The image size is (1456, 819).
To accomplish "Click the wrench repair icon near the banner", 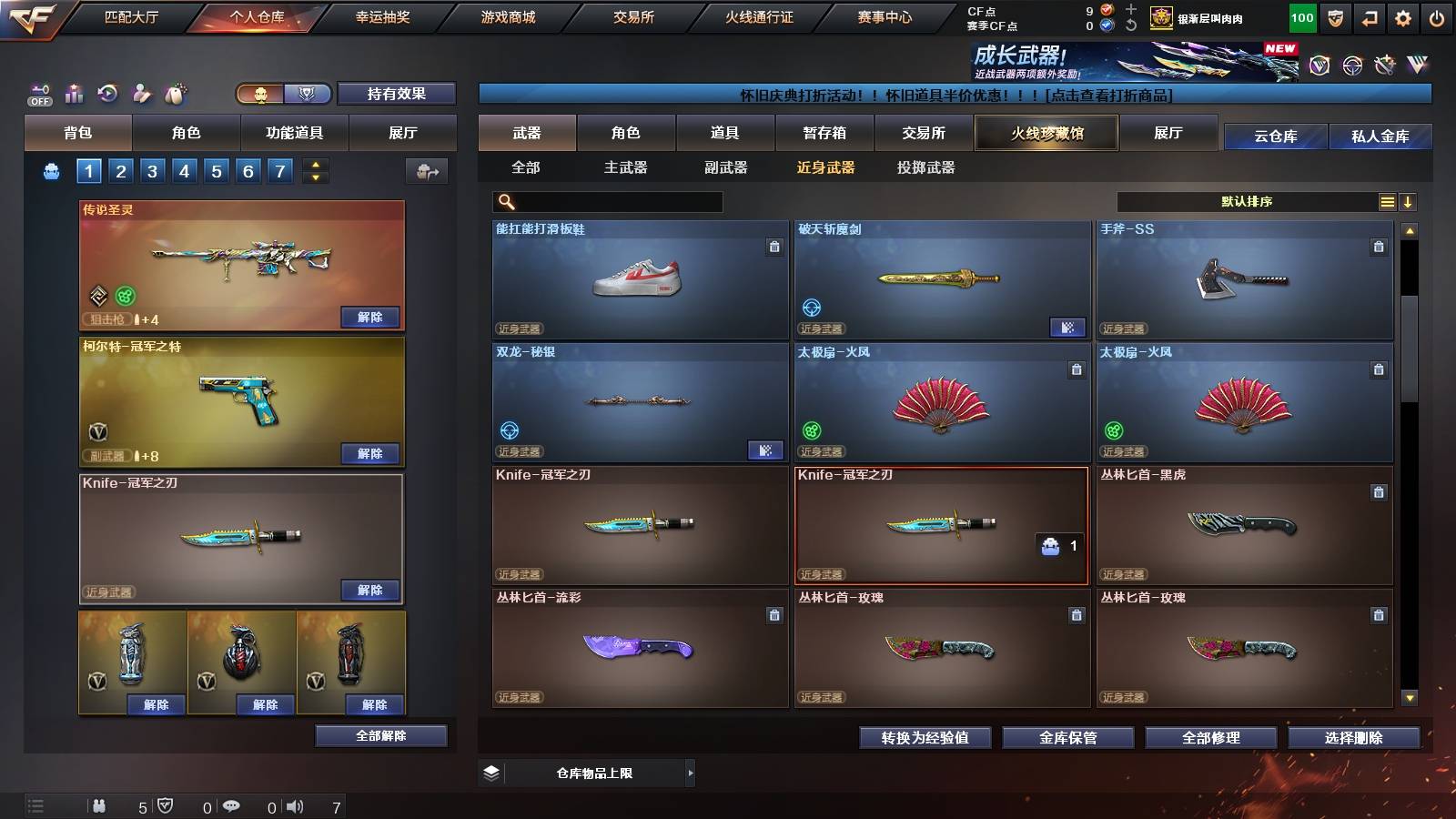I will click(1387, 64).
